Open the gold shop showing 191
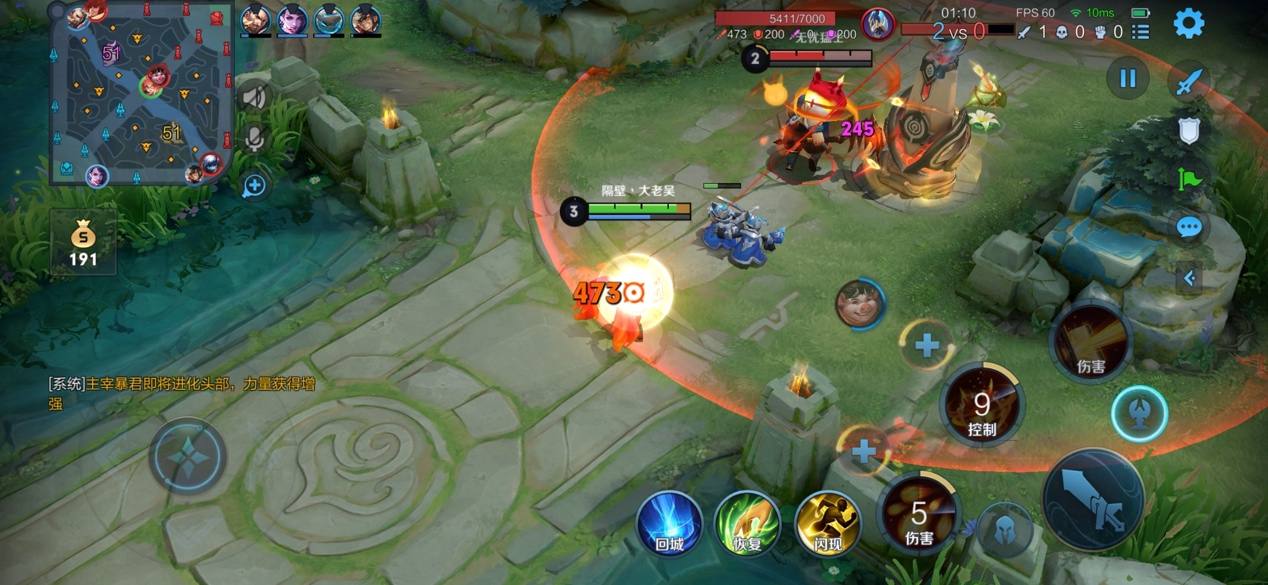Screen dimensions: 1268x585 [x=83, y=243]
